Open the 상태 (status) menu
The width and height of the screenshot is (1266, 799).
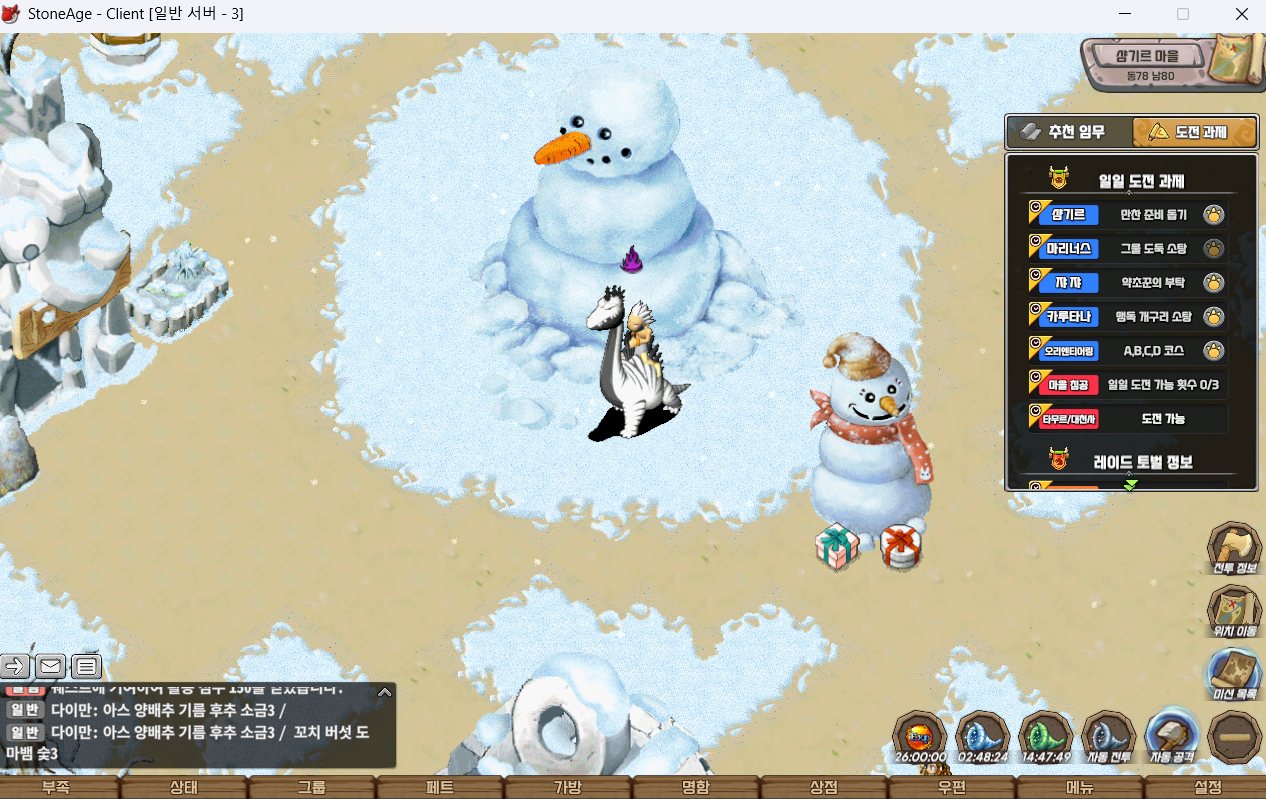click(184, 787)
